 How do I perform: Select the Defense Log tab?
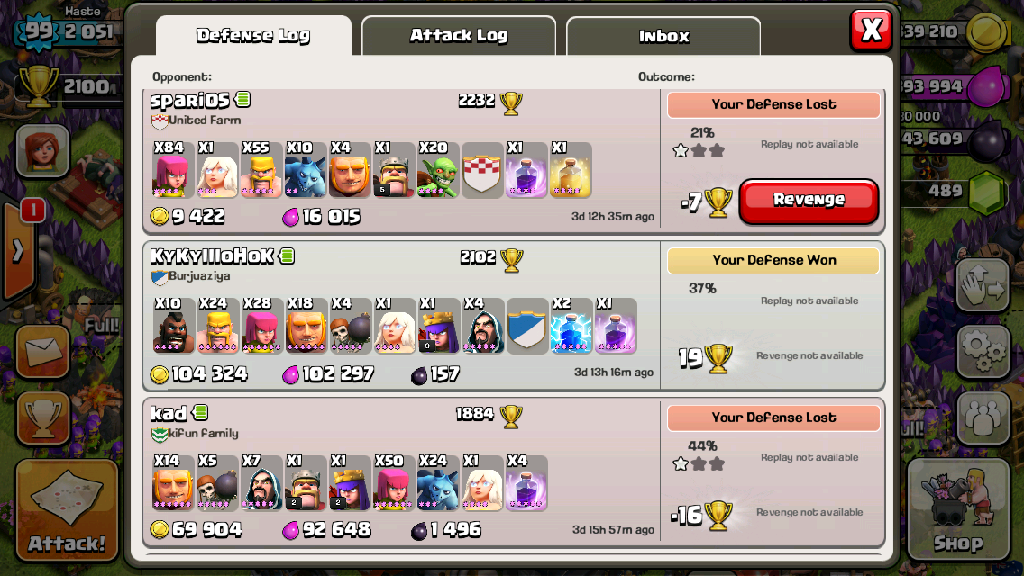[x=253, y=36]
